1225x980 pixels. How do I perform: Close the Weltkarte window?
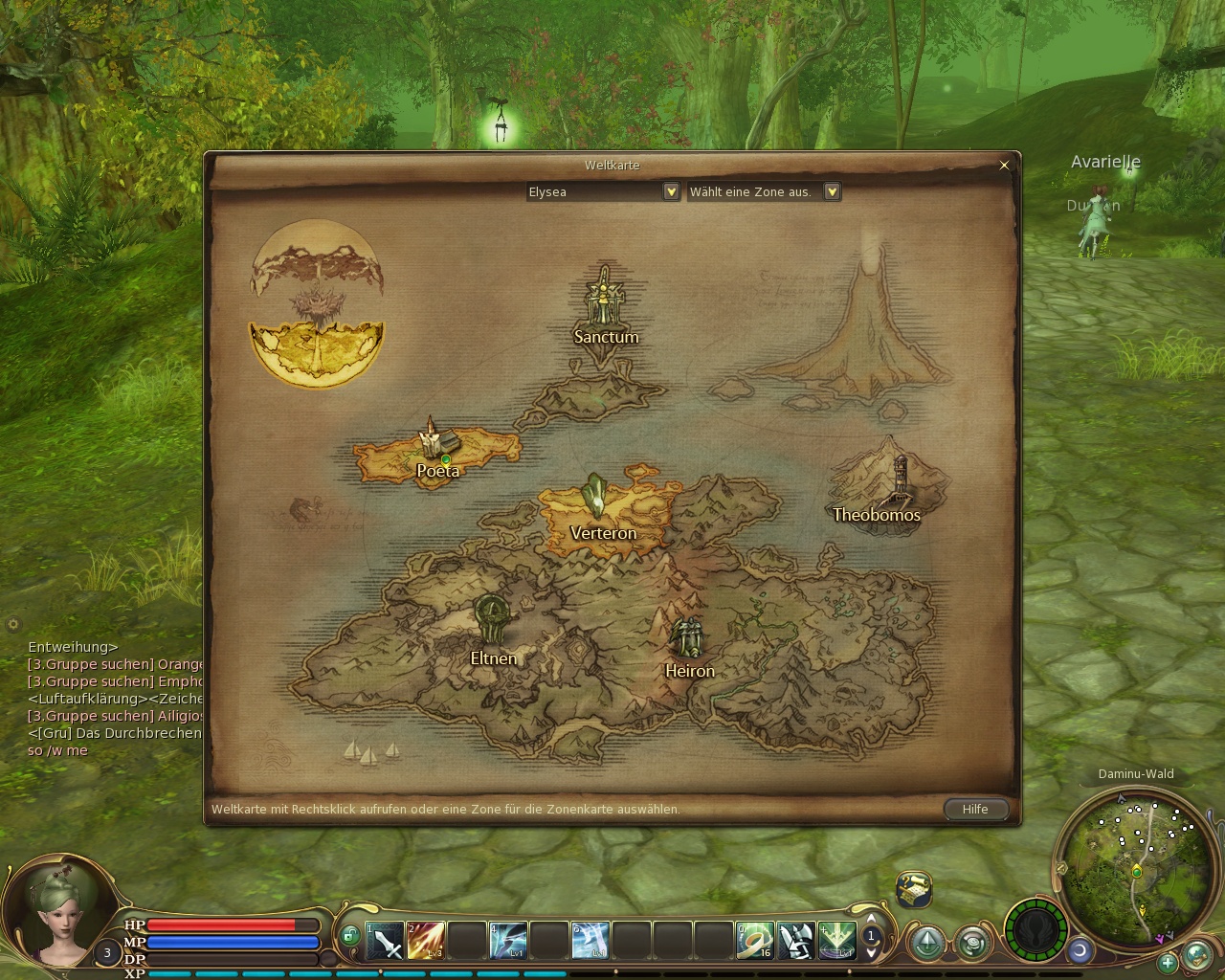click(x=1004, y=166)
